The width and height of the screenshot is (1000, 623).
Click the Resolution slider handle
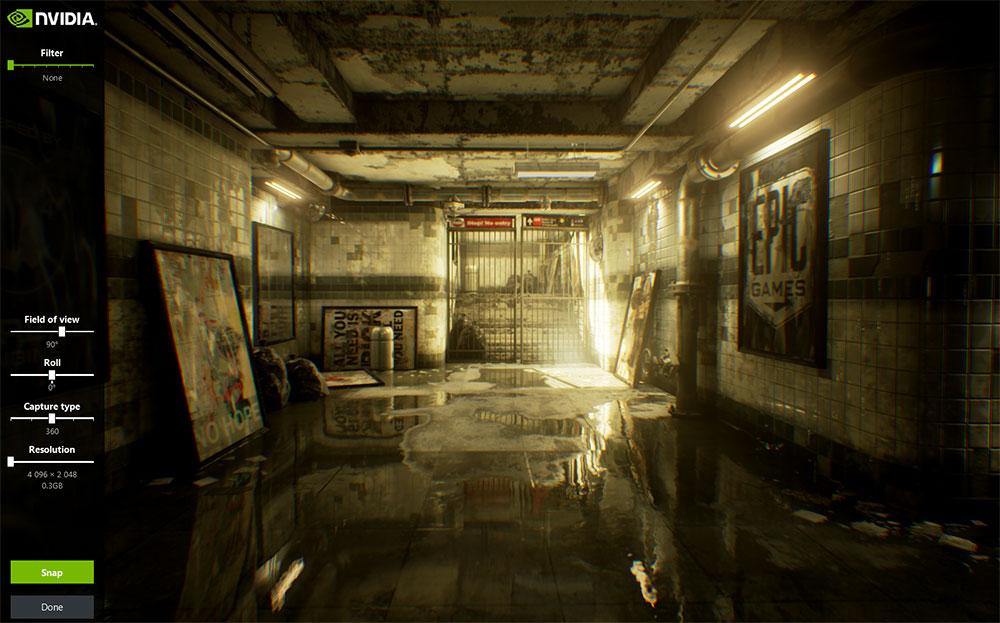click(11, 461)
